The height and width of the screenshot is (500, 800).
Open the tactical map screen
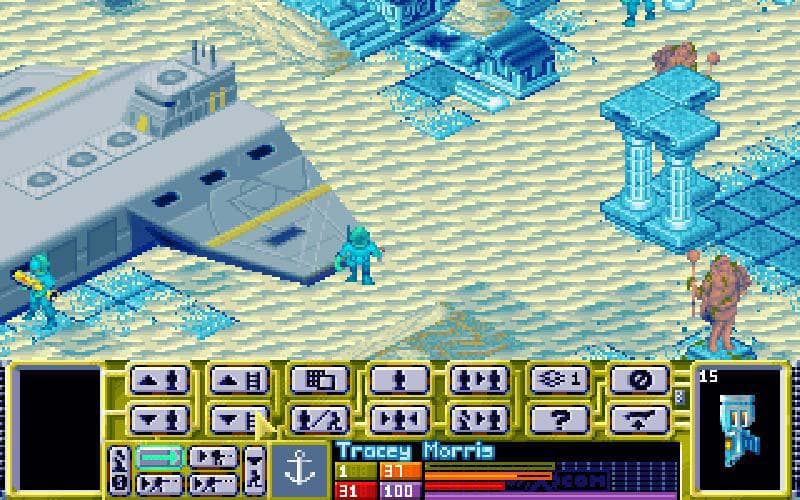[x=319, y=381]
